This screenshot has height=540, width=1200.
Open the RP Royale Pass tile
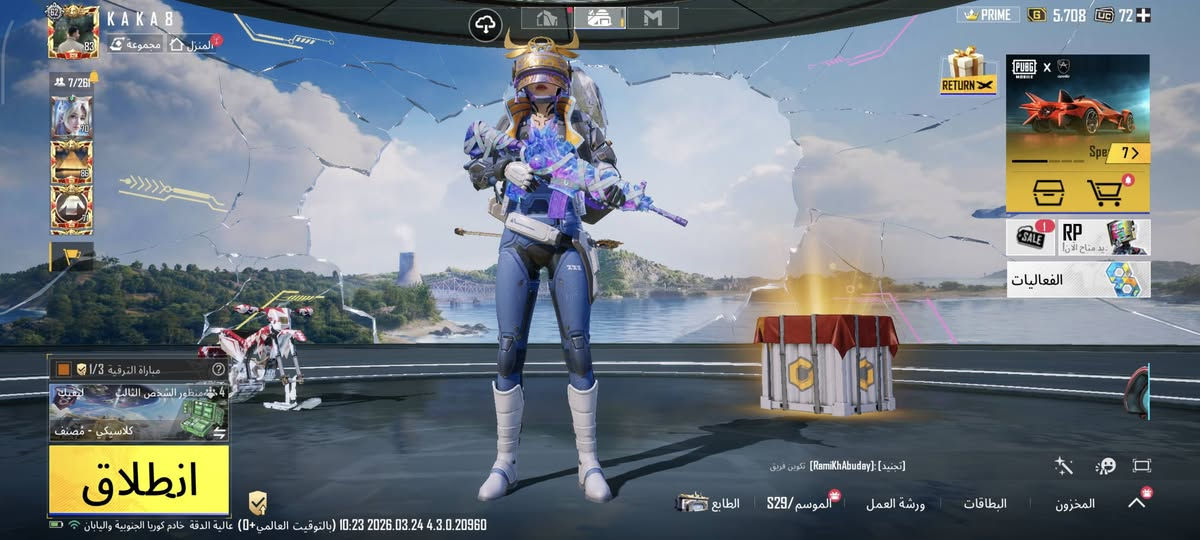(x=1104, y=238)
